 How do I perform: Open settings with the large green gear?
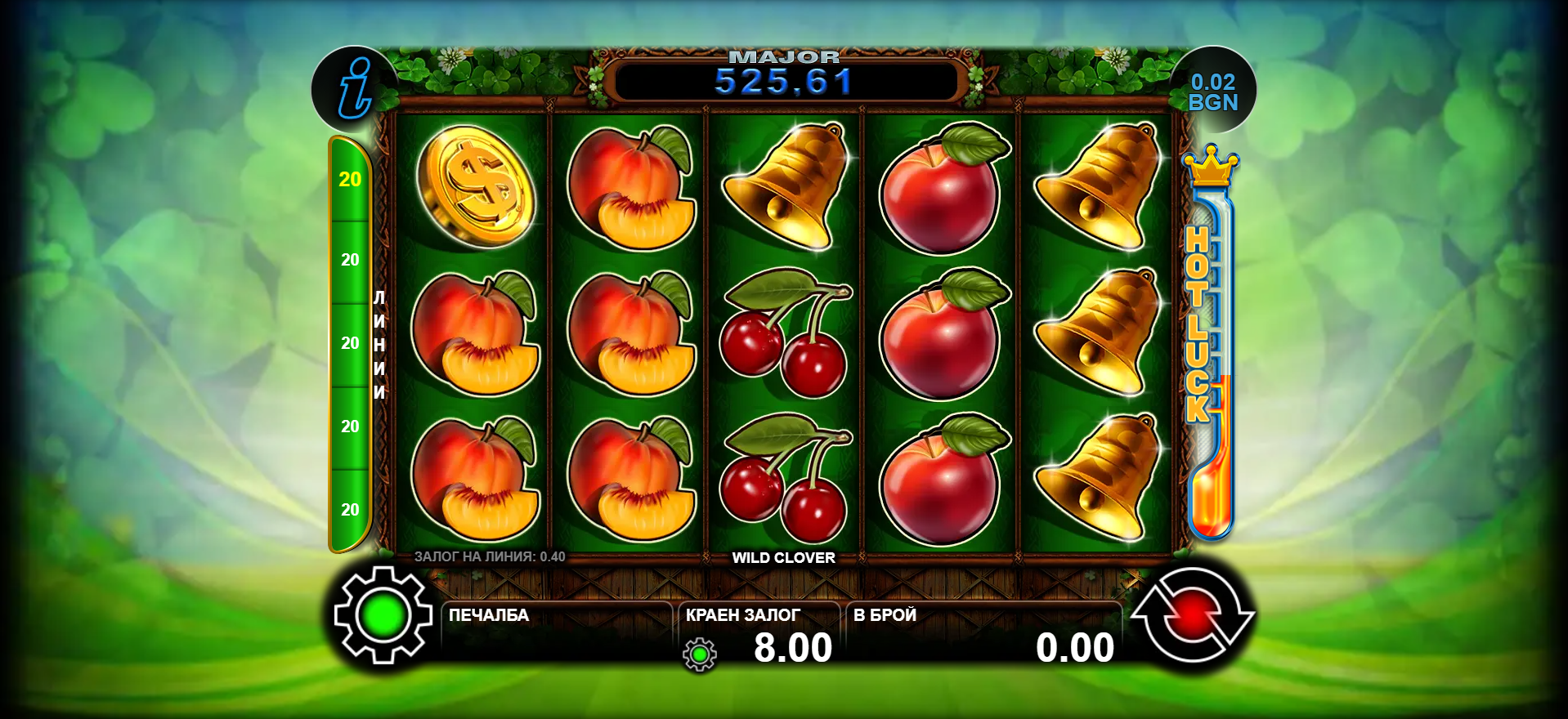[383, 615]
